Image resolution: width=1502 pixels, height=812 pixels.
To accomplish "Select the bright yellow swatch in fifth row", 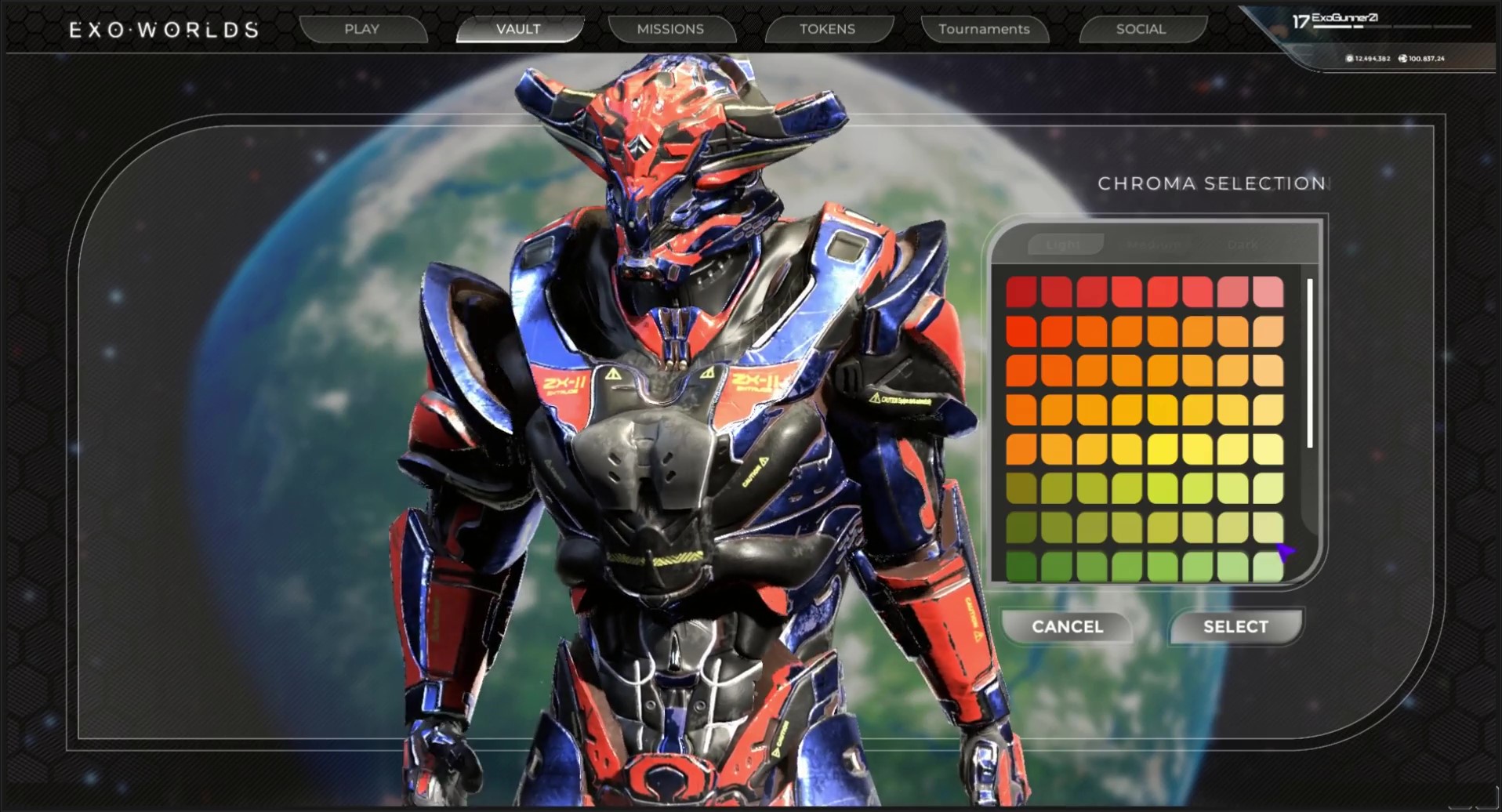I will coord(1163,449).
